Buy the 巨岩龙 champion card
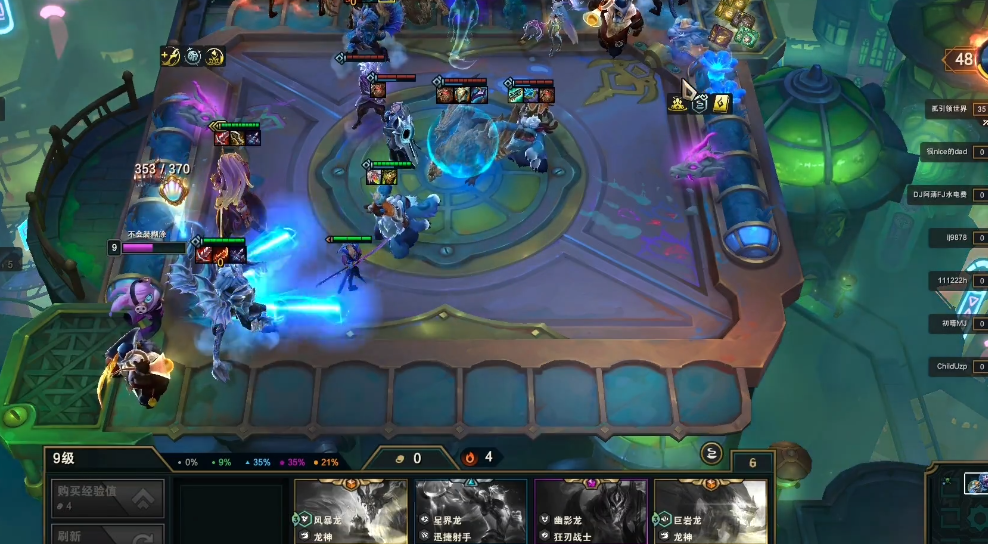This screenshot has width=988, height=544. point(710,511)
